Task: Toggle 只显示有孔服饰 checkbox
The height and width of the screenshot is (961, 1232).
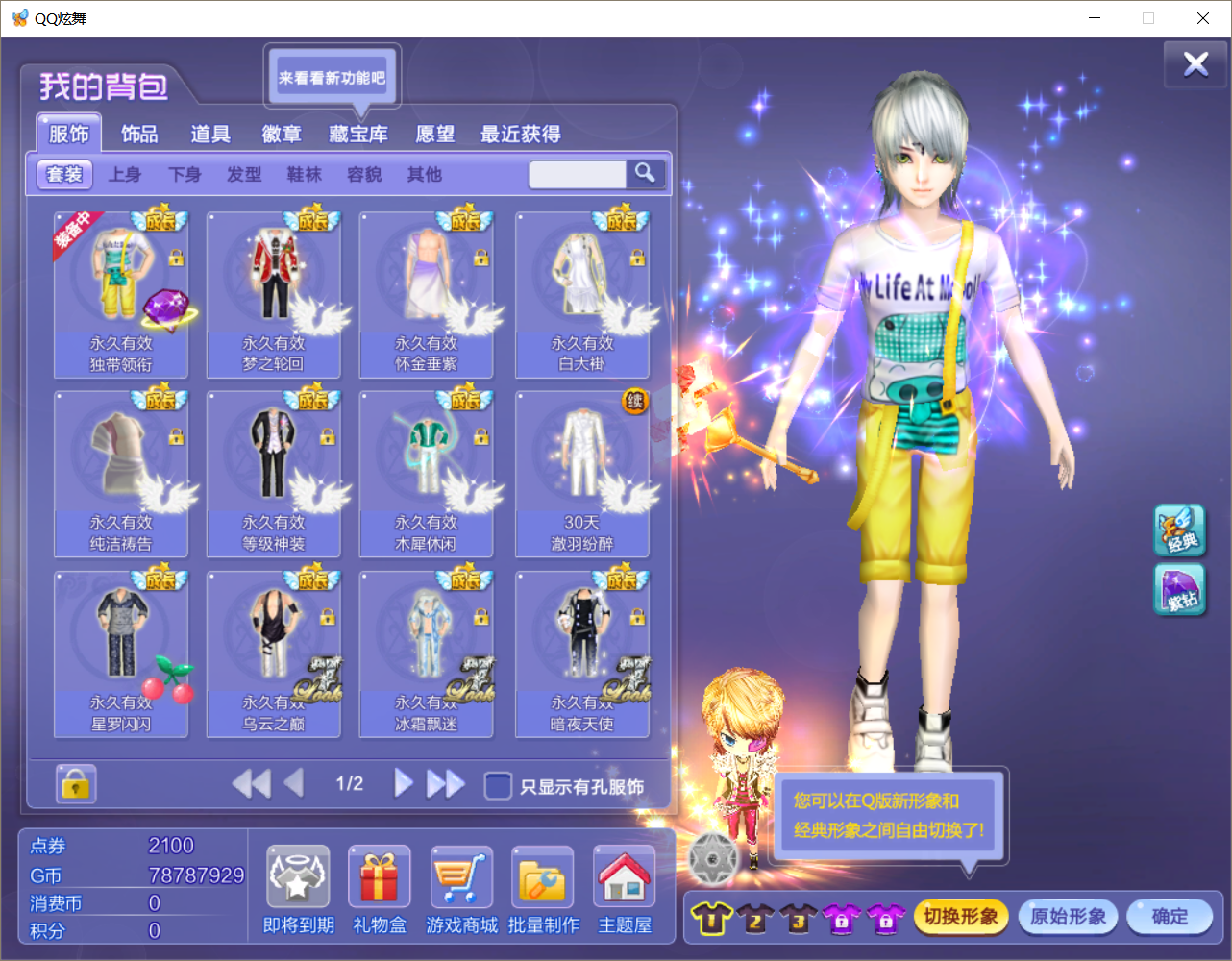Action: coord(498,786)
